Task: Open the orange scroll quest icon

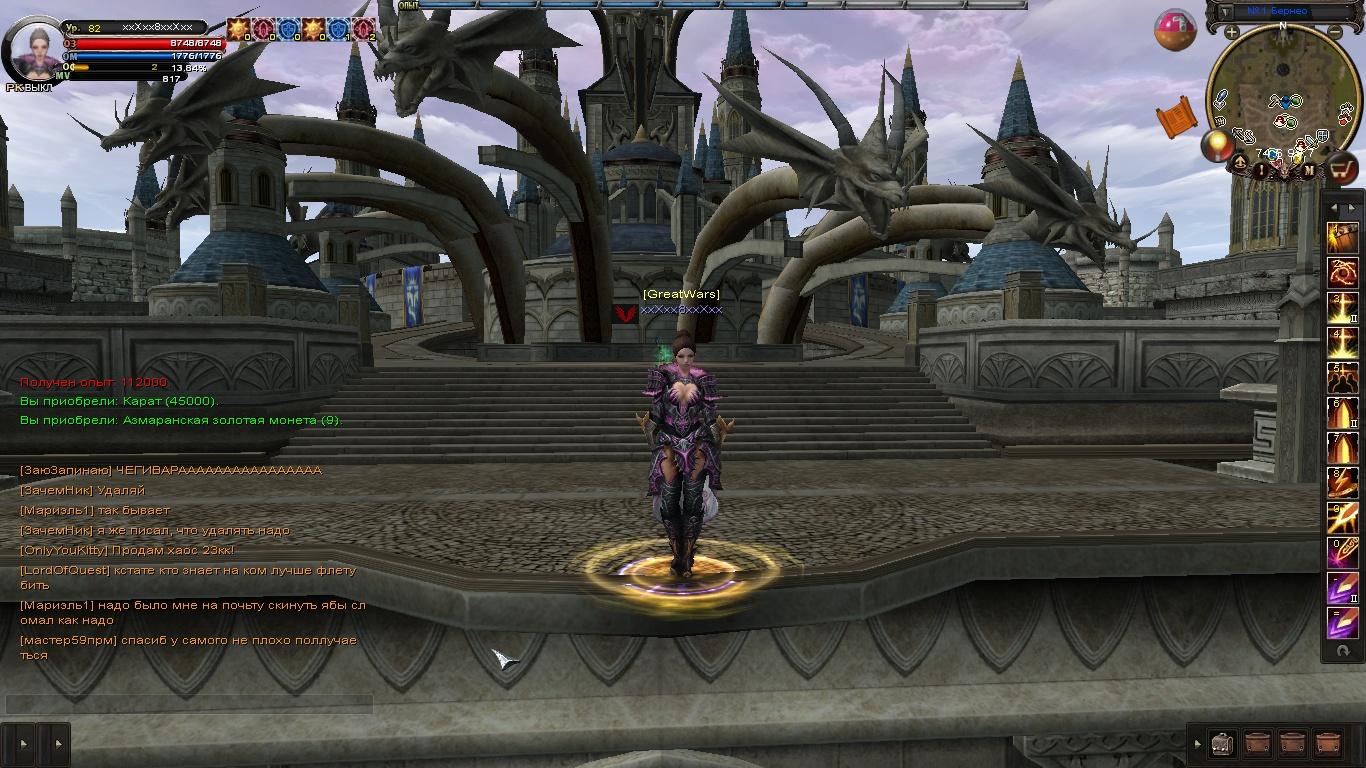Action: 1177,116
